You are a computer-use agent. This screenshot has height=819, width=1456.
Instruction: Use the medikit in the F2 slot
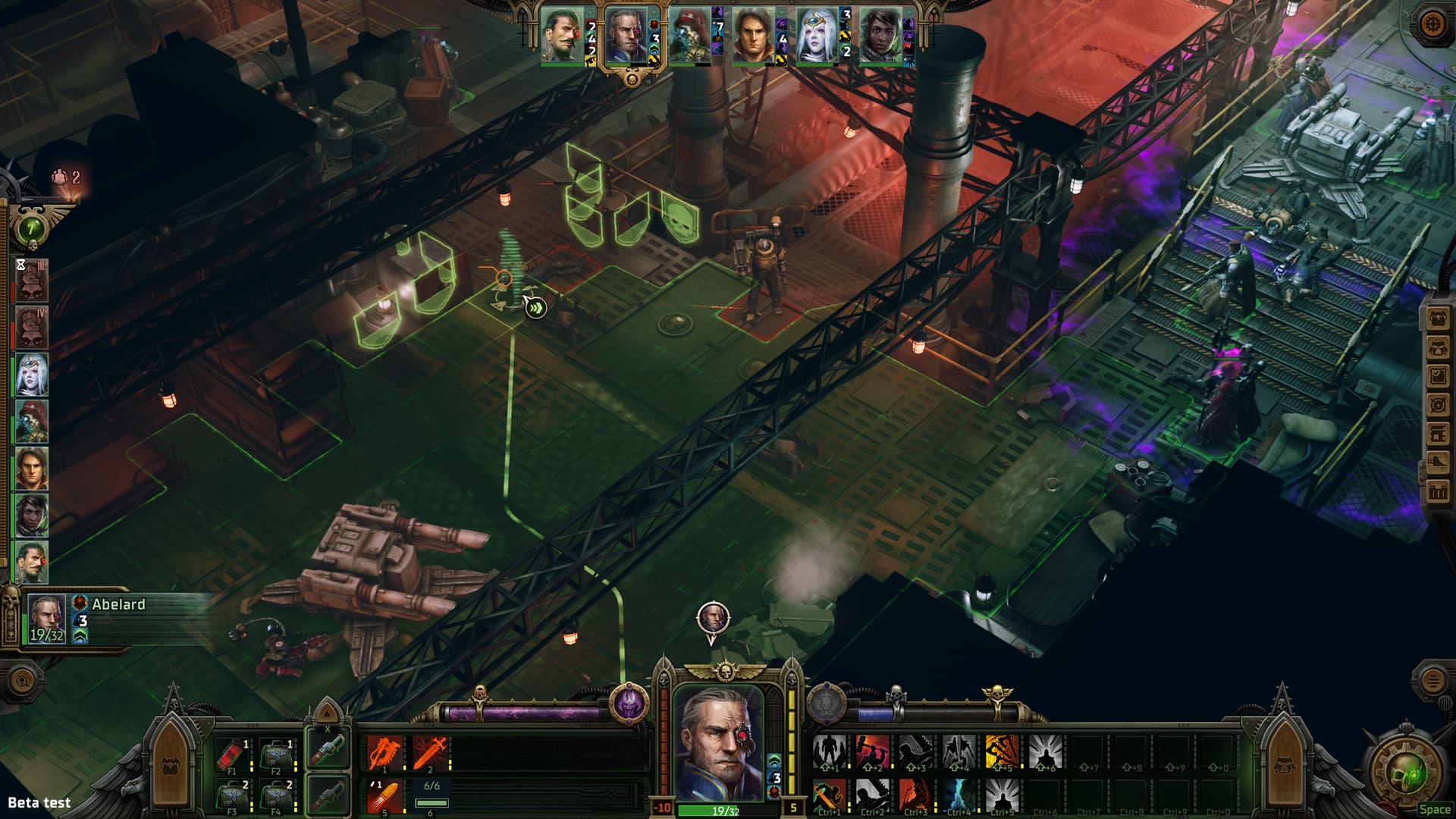click(275, 754)
